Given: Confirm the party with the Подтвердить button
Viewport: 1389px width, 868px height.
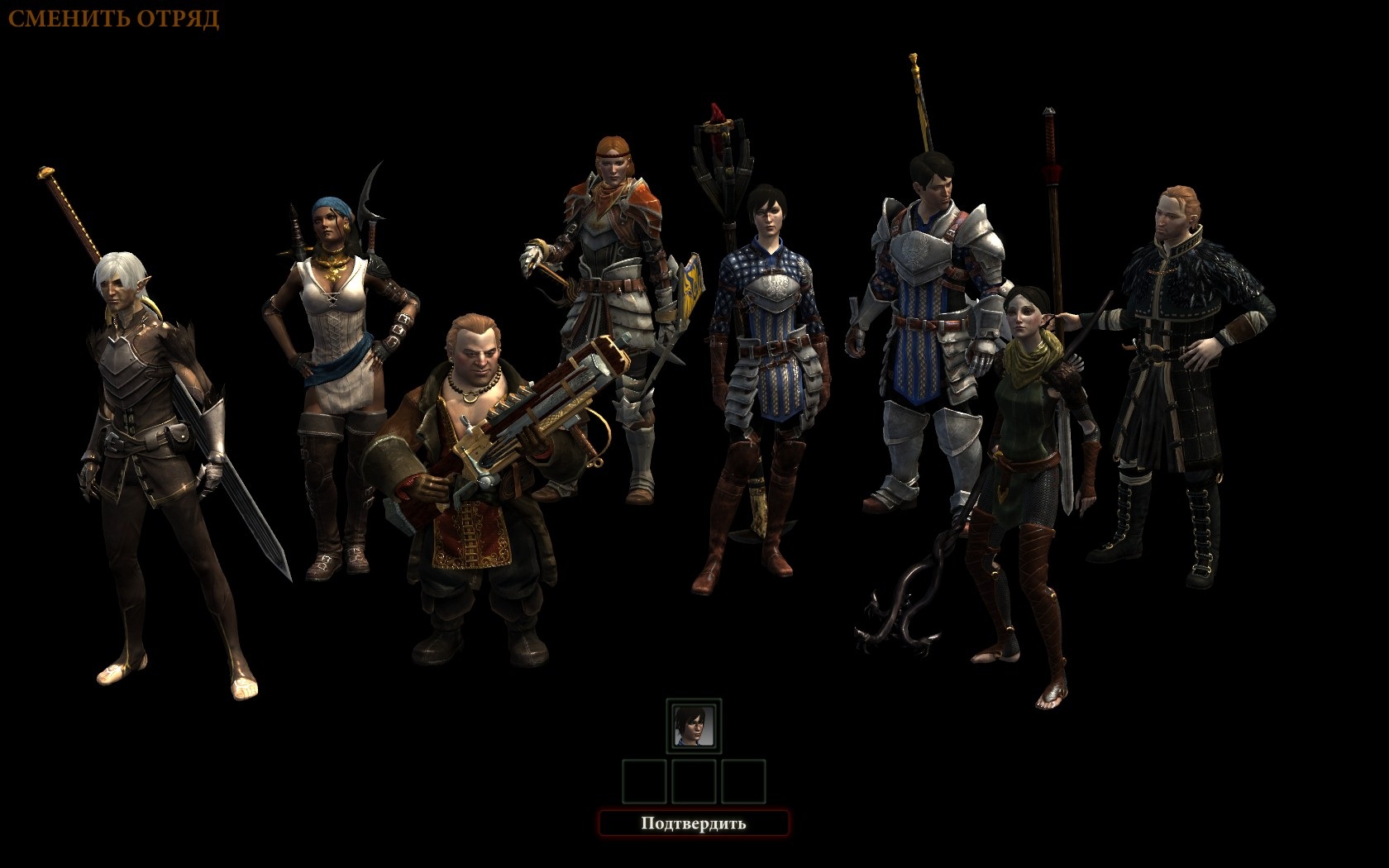Looking at the screenshot, I should coord(694,823).
